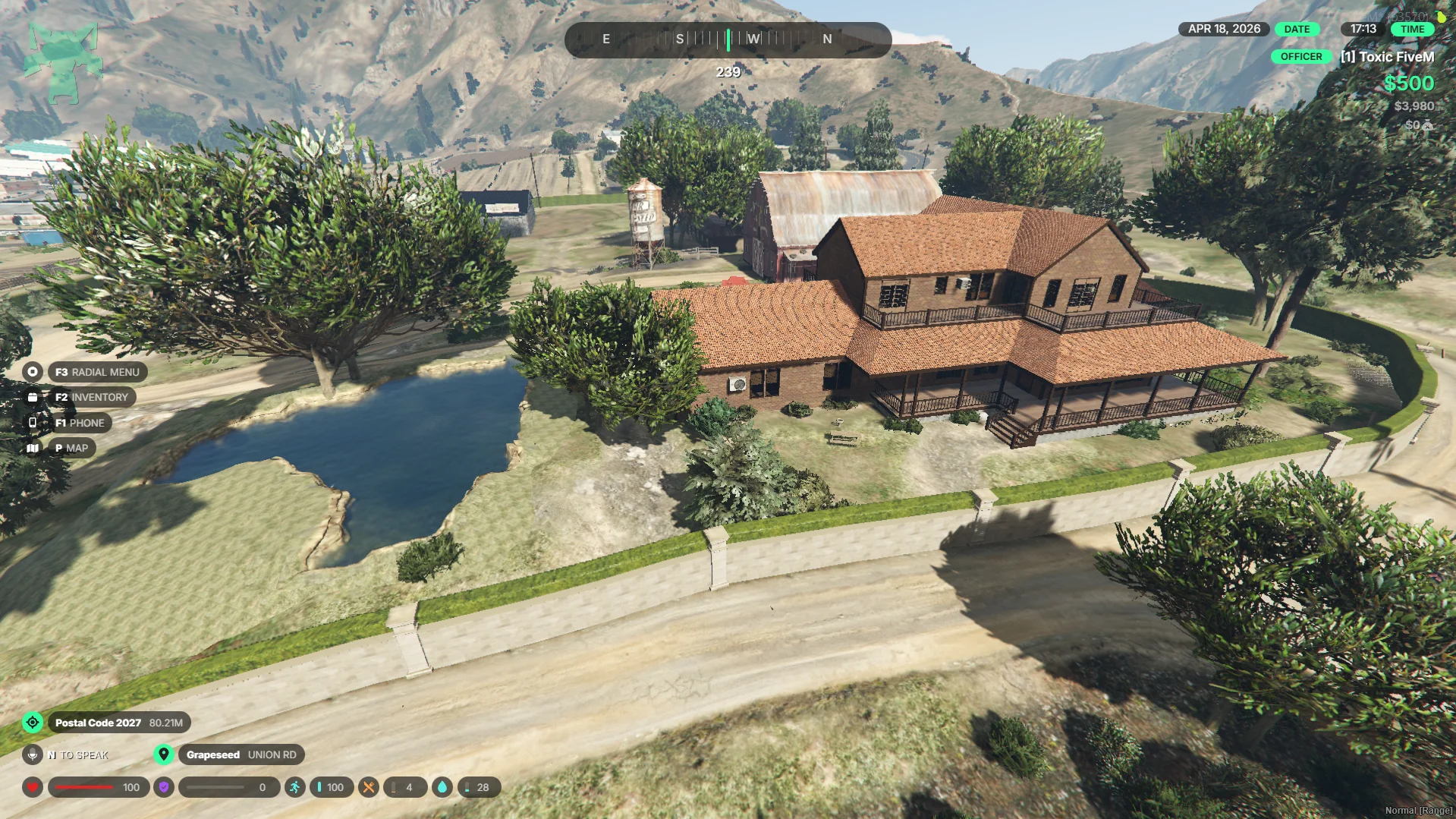This screenshot has width=1456, height=819.
Task: Click the orange fork-and-knife hunger icon
Action: point(368,787)
